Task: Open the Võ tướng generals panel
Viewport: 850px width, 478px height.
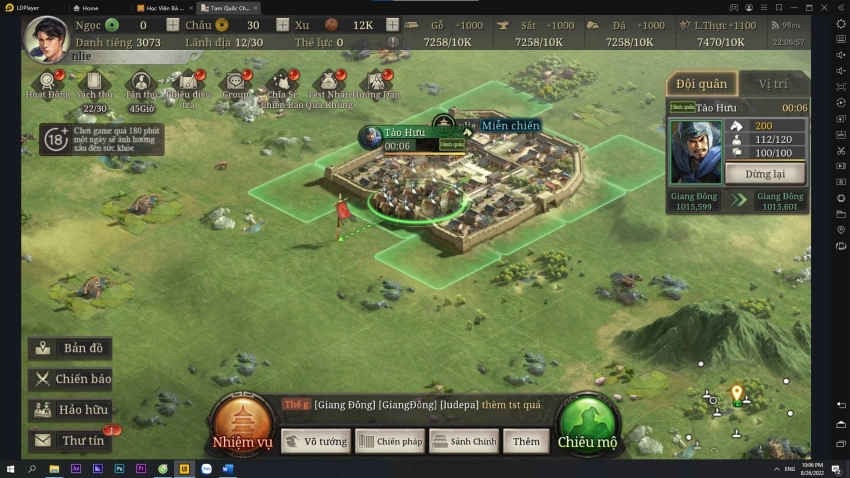Action: click(315, 441)
